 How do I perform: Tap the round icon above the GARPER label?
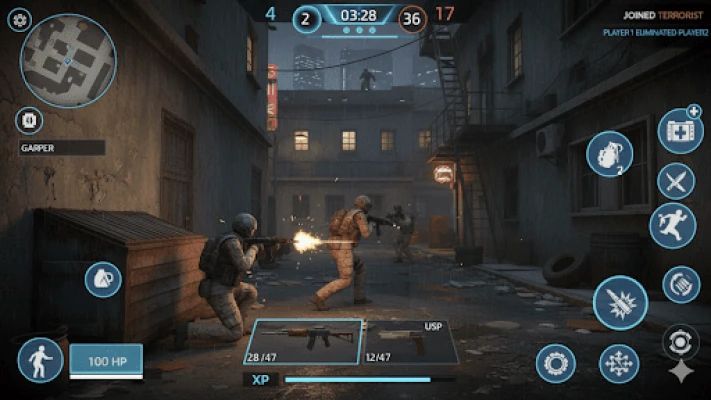tap(29, 121)
